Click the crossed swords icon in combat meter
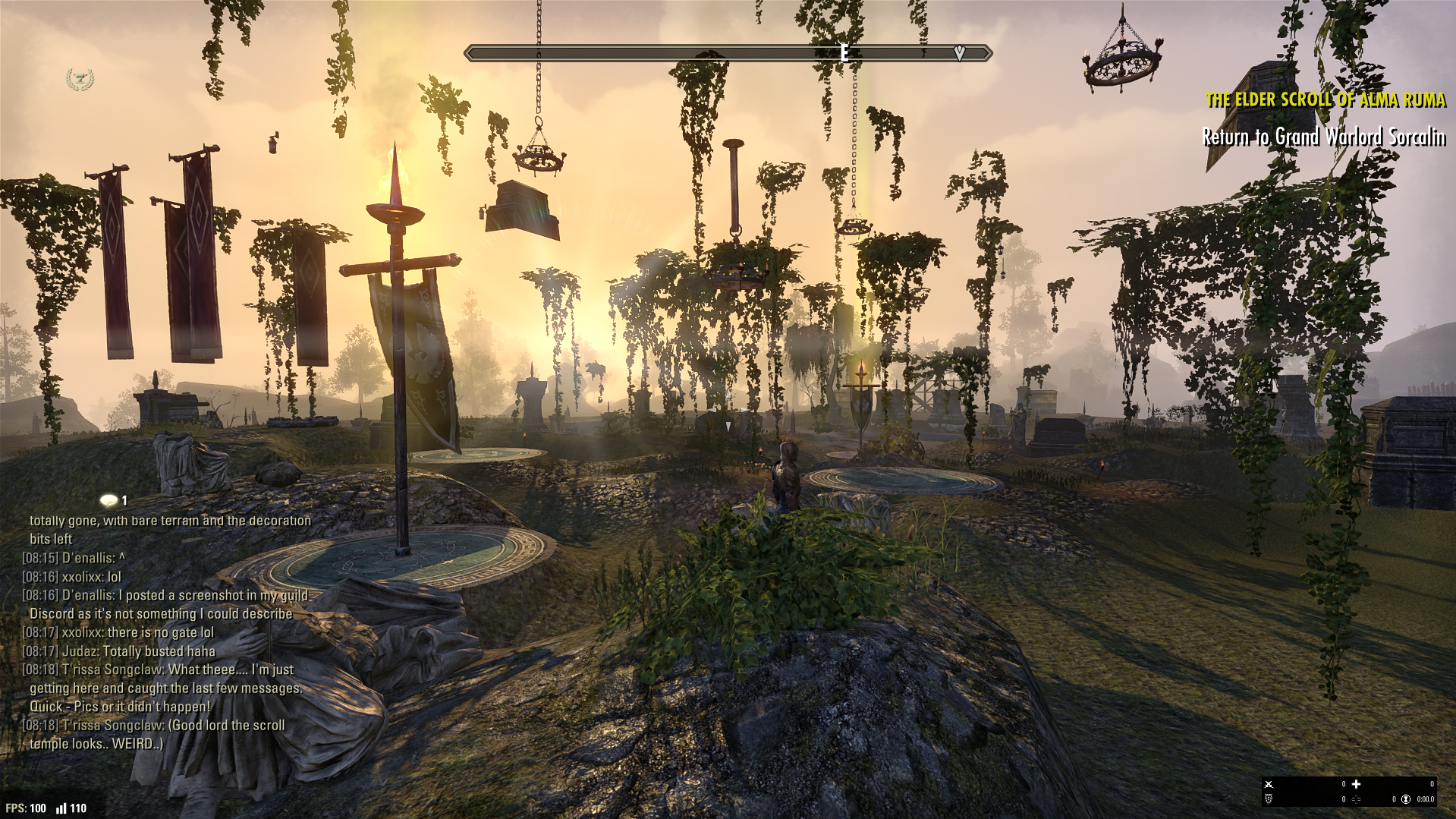 [1269, 784]
